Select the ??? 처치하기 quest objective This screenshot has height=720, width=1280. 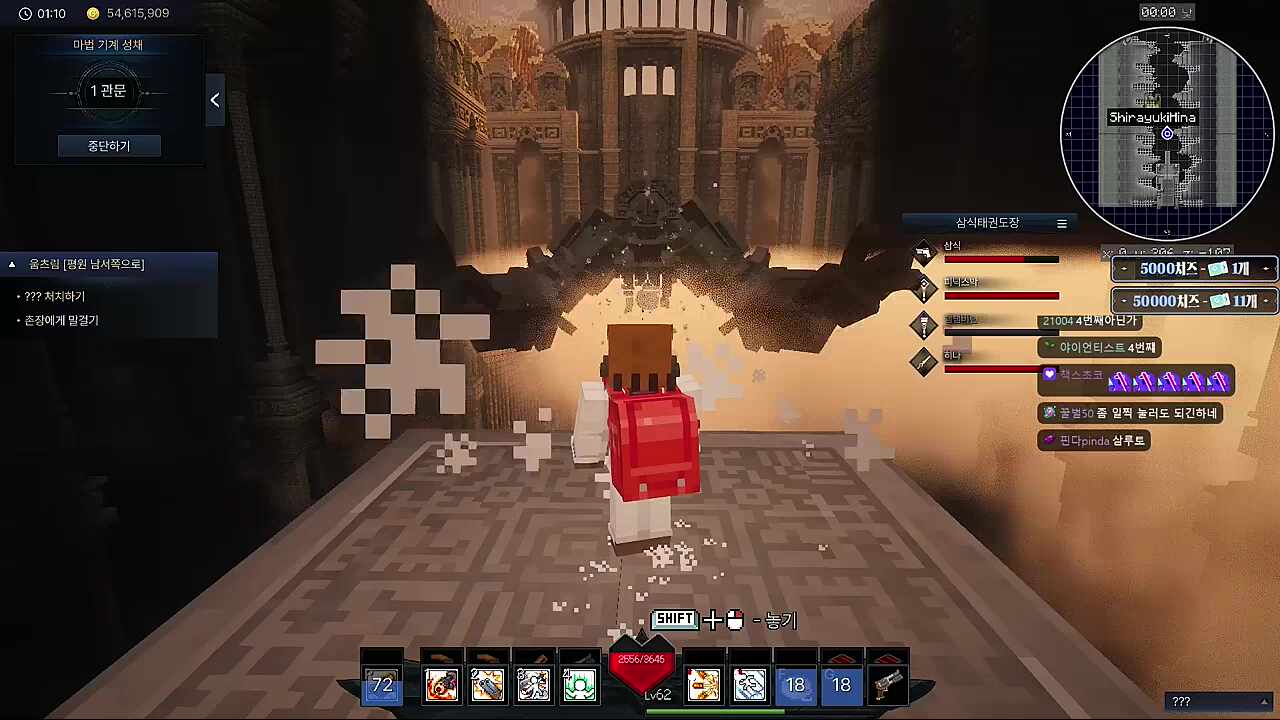(x=55, y=297)
